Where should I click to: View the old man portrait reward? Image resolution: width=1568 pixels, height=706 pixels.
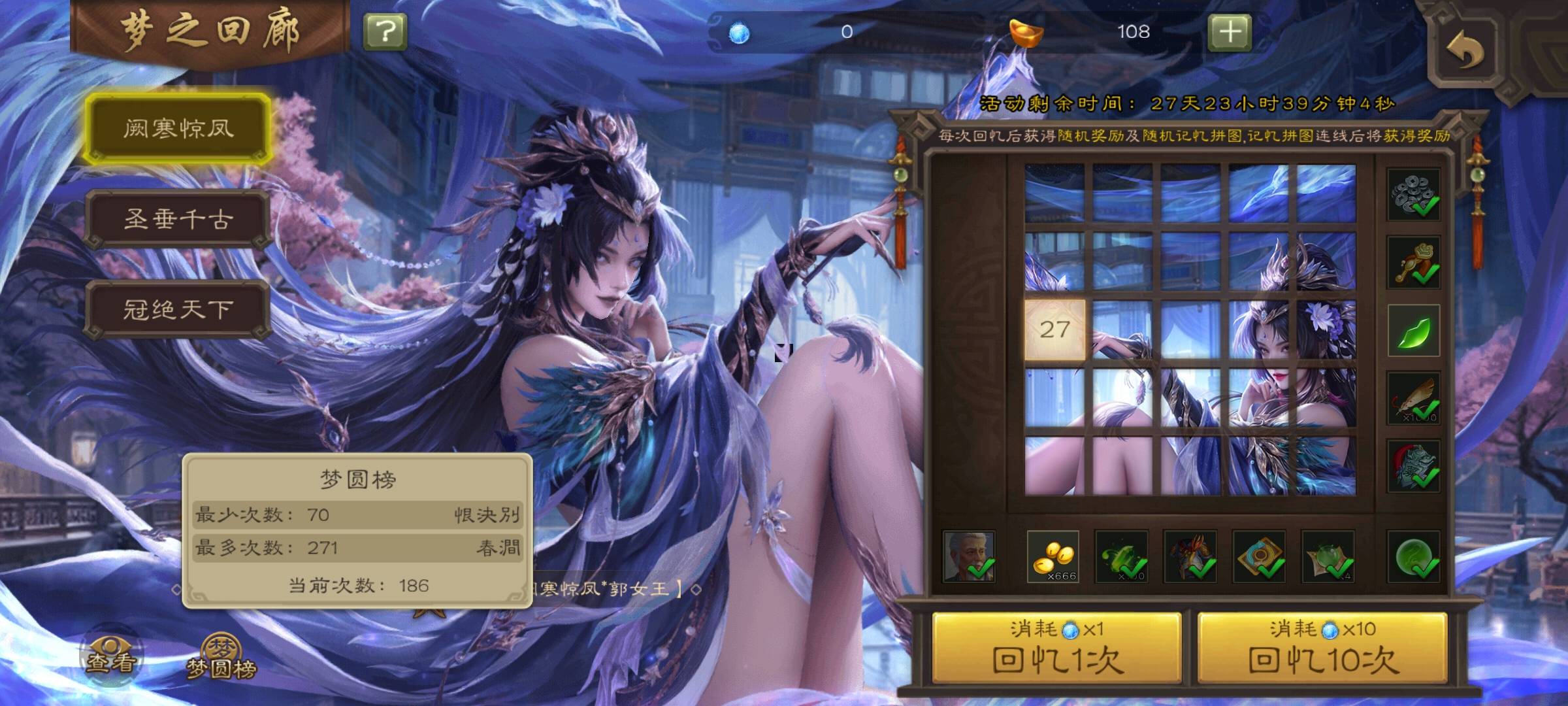pyautogui.click(x=969, y=557)
